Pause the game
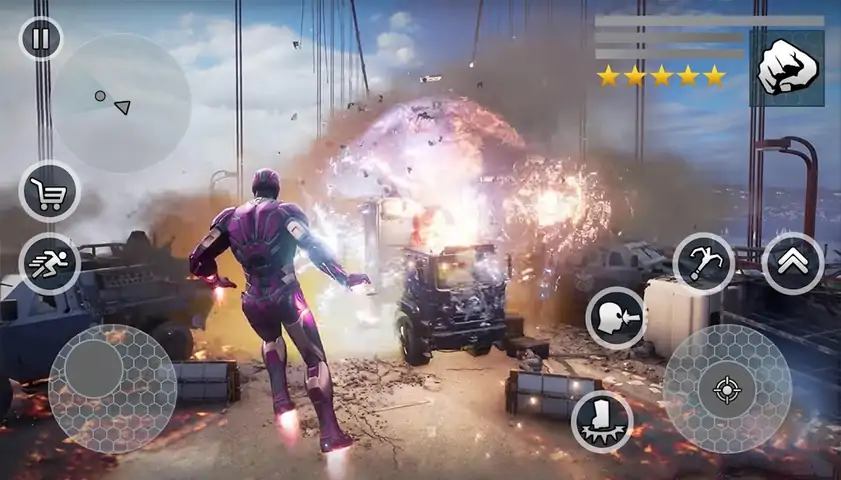 [41, 39]
